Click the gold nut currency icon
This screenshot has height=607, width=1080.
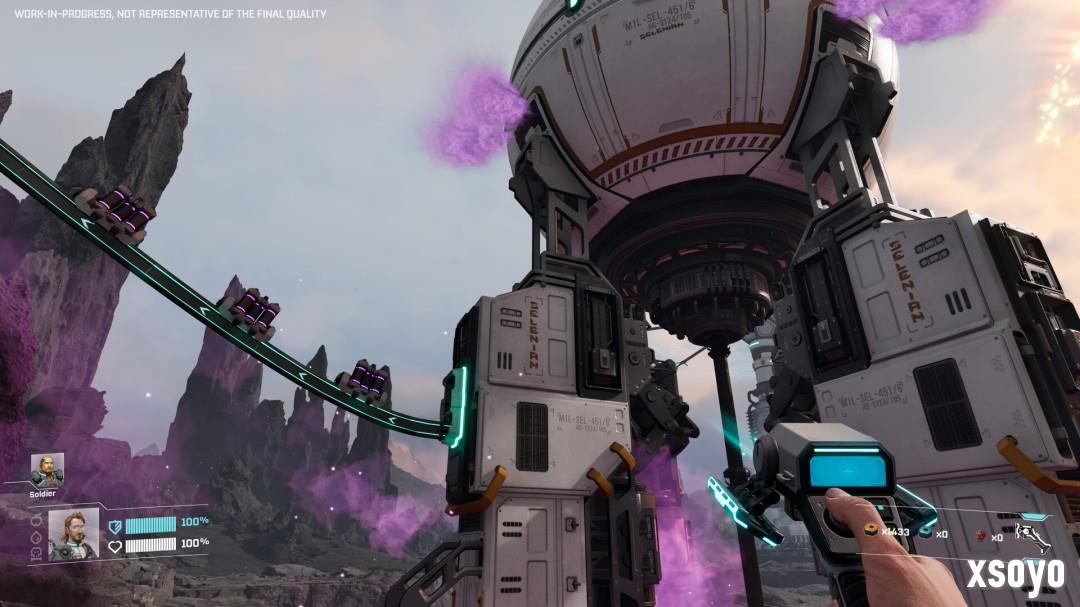coord(872,531)
